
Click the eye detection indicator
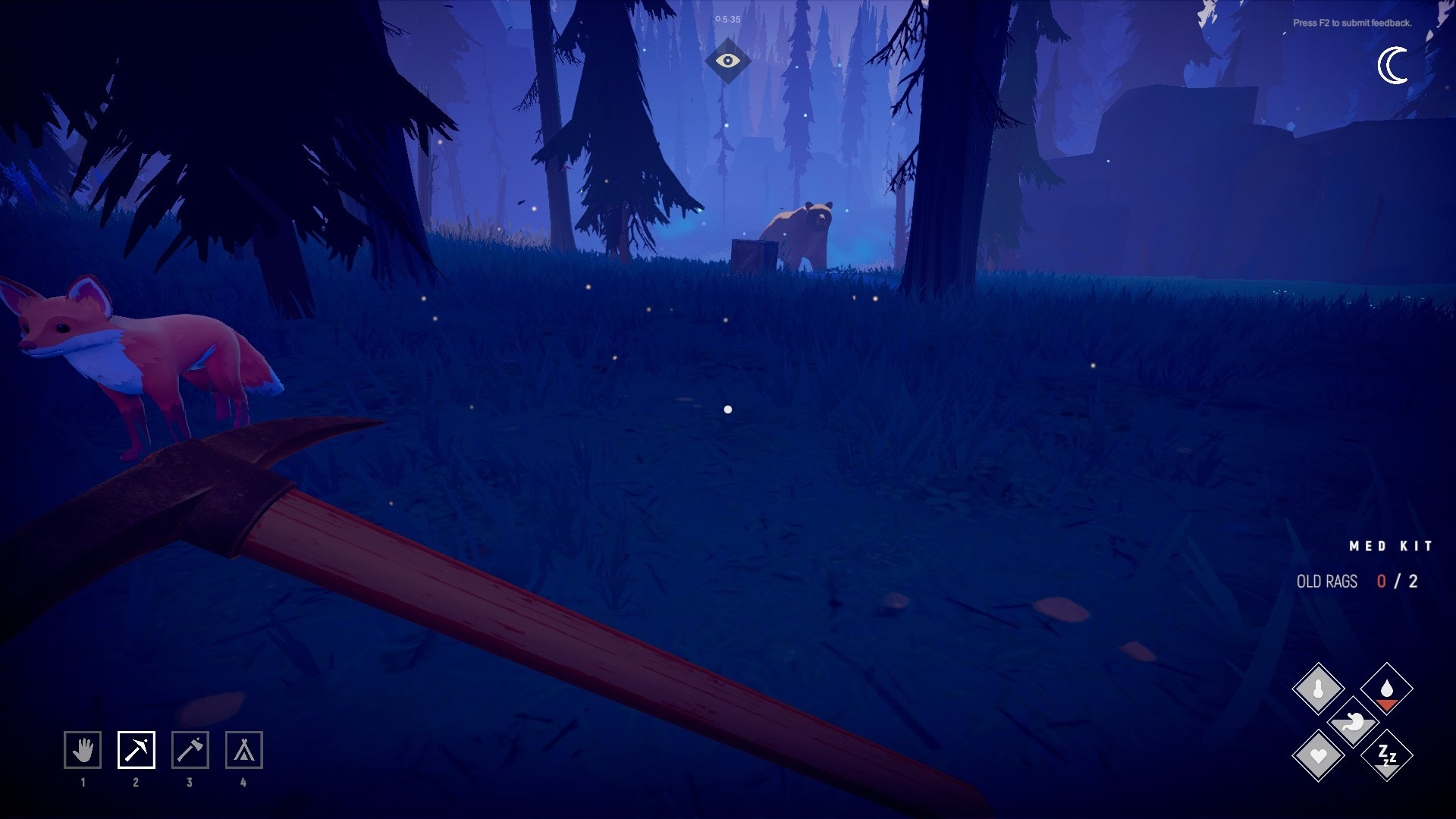[730, 61]
